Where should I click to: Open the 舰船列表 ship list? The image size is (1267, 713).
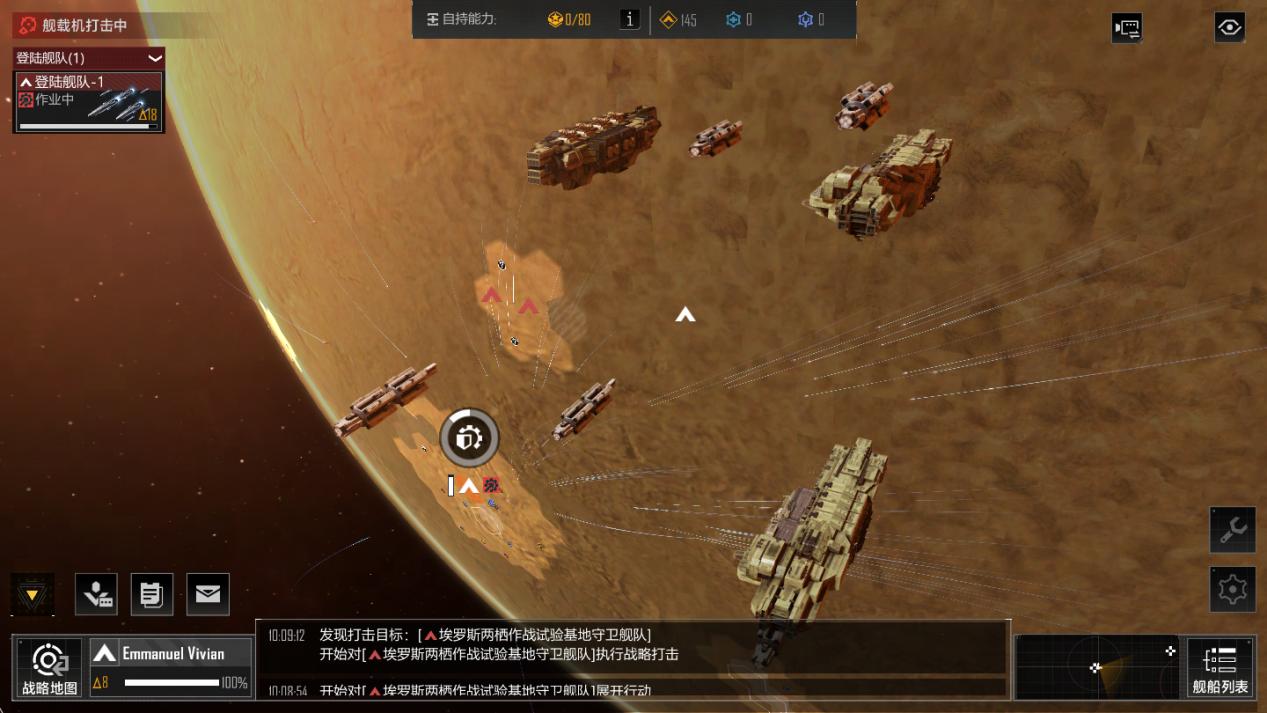pos(1220,667)
